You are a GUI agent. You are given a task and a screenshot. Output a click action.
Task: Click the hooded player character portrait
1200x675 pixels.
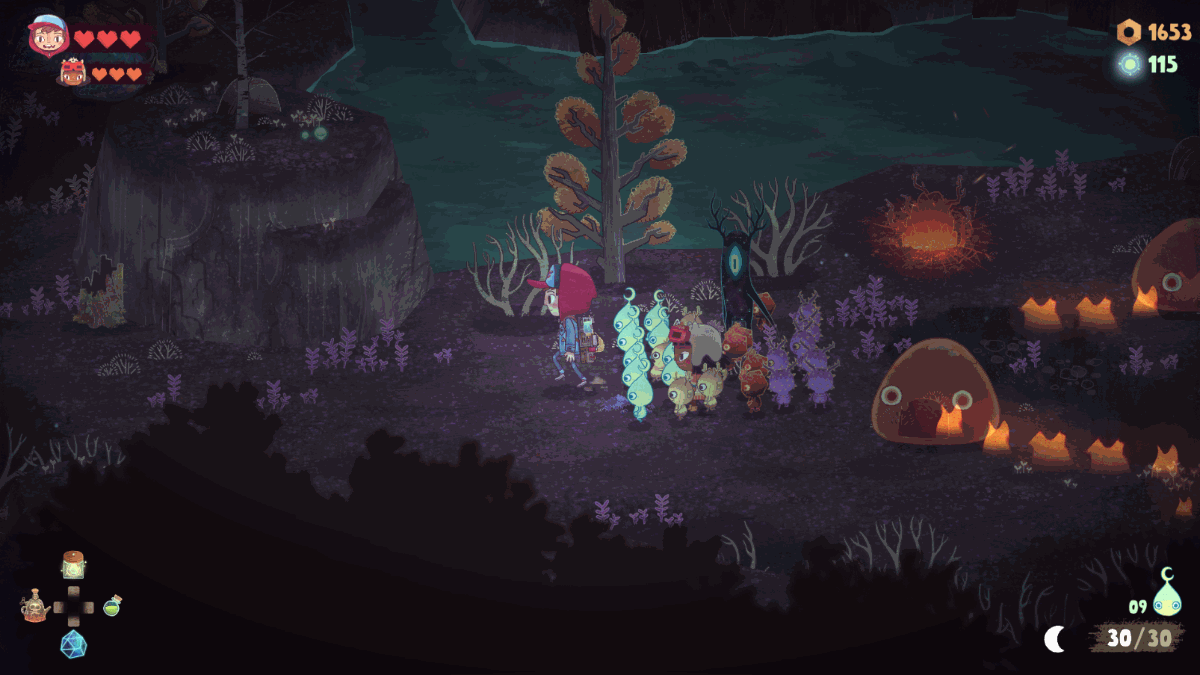[x=45, y=37]
